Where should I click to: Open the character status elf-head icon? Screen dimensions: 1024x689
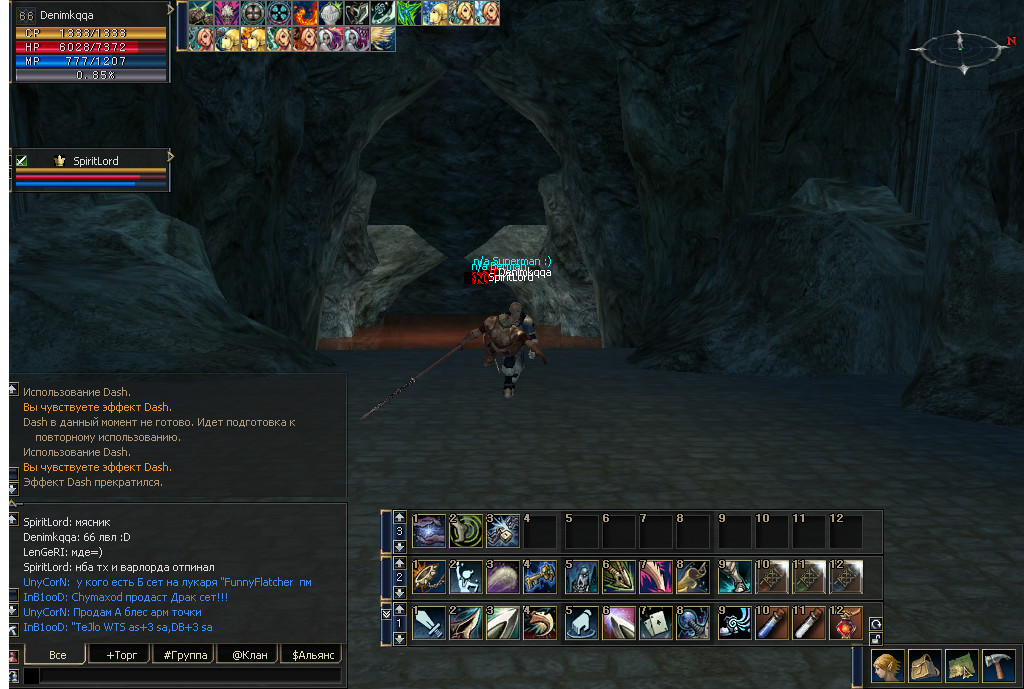tap(887, 665)
